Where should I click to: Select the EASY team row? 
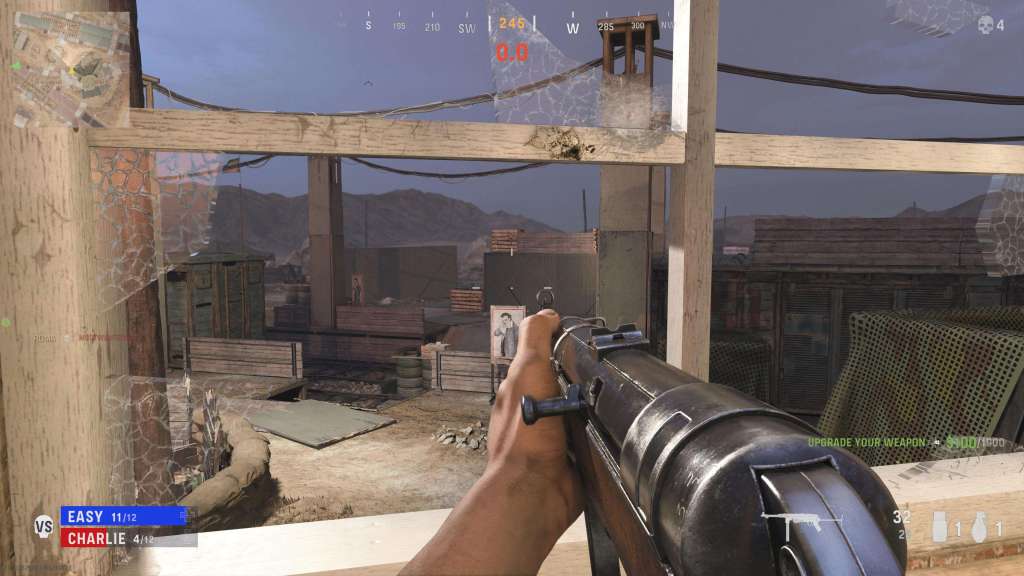pos(124,516)
